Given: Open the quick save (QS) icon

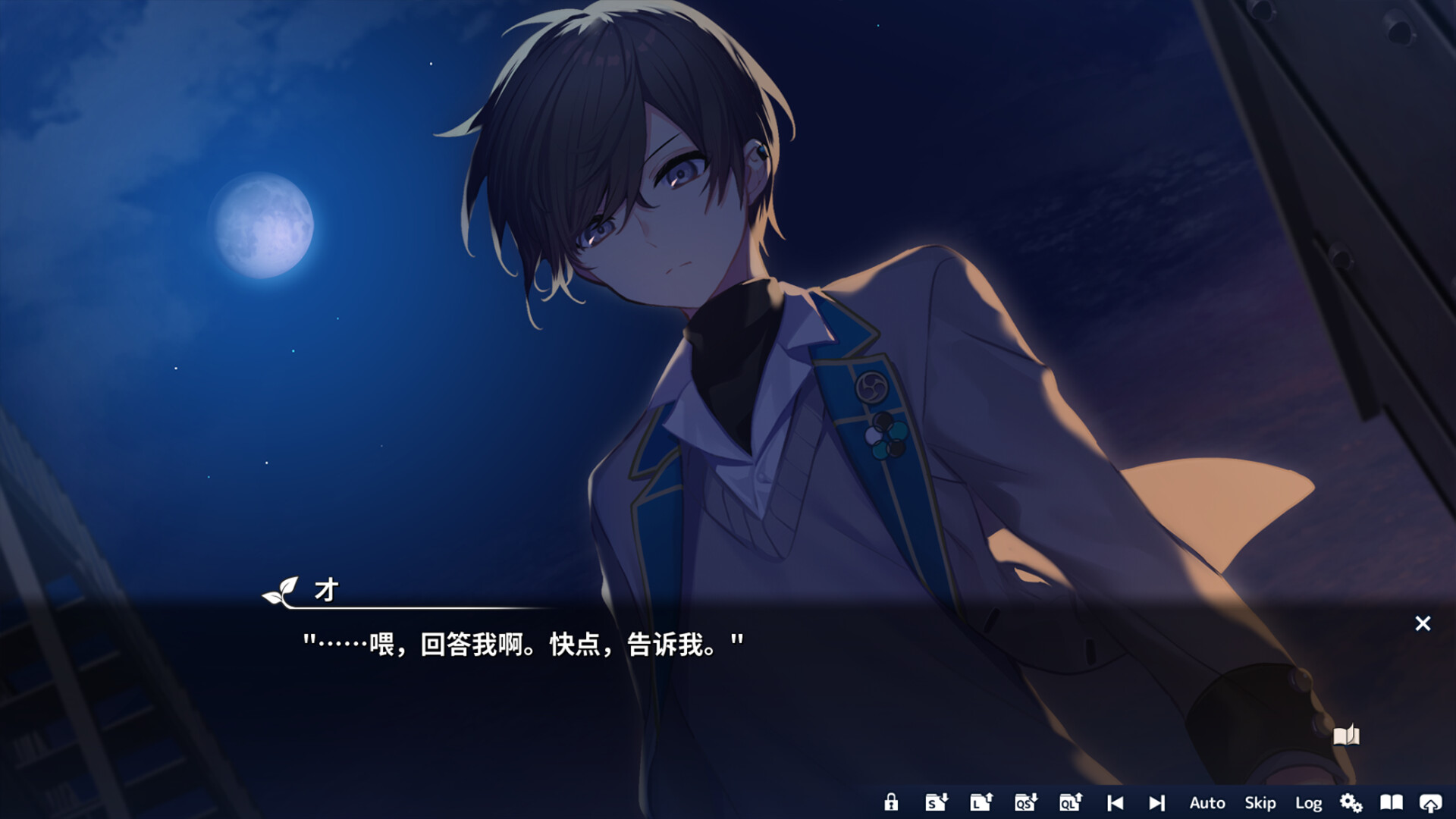Looking at the screenshot, I should pos(1025,802).
